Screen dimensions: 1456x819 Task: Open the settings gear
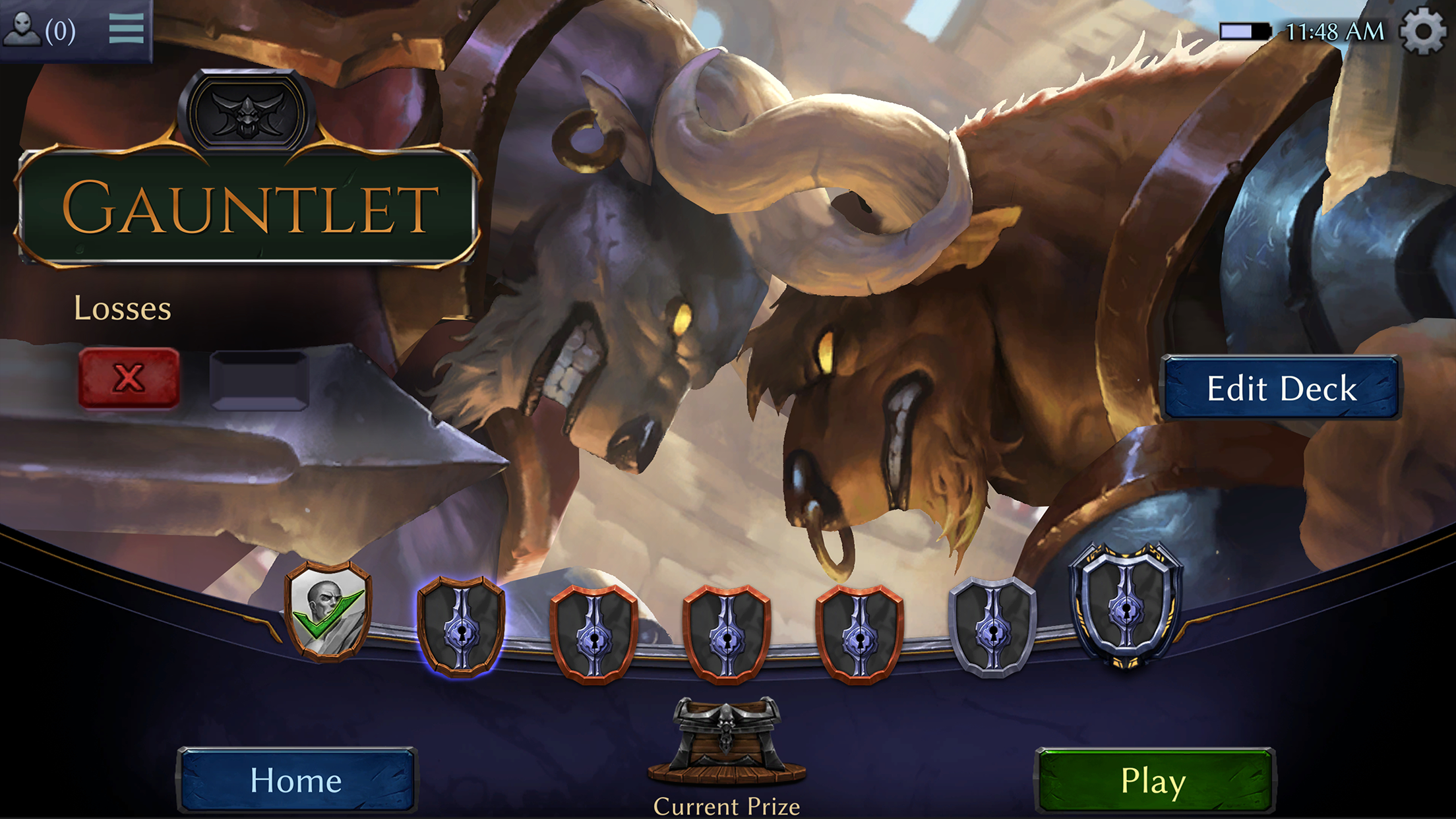point(1424,29)
